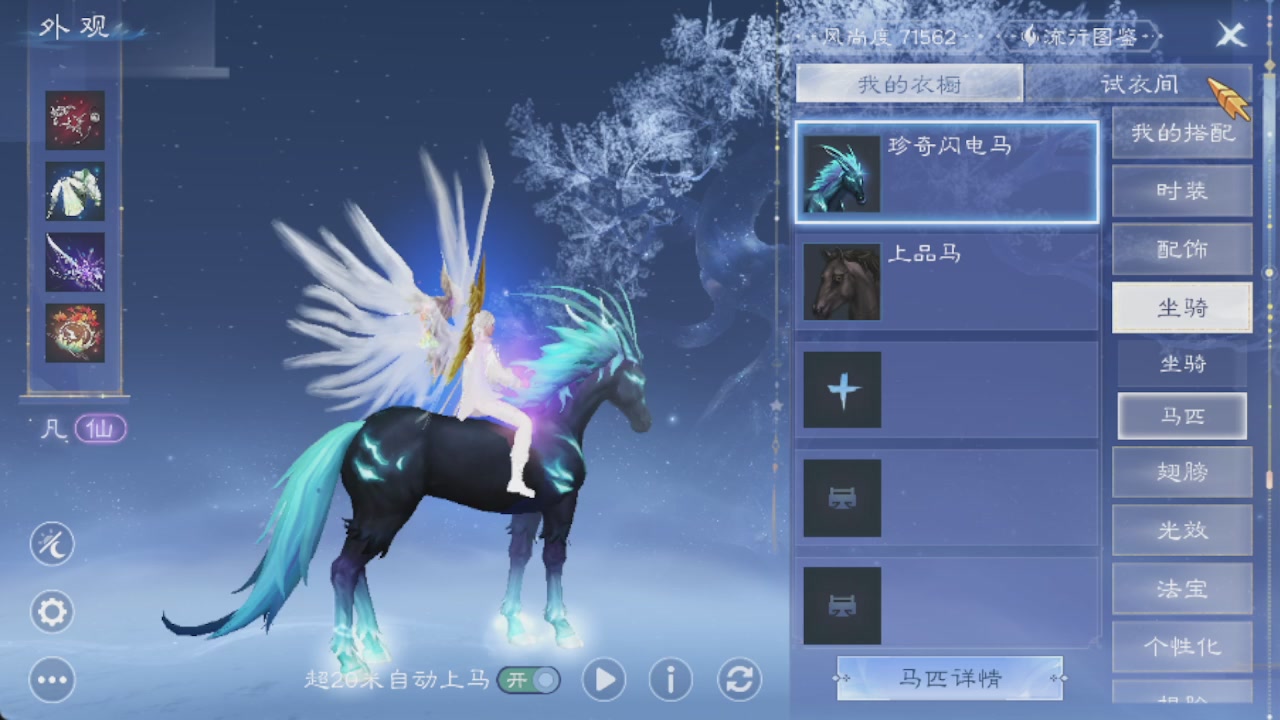The width and height of the screenshot is (1280, 720).
Task: Open the info panel with the i button
Action: [669, 679]
